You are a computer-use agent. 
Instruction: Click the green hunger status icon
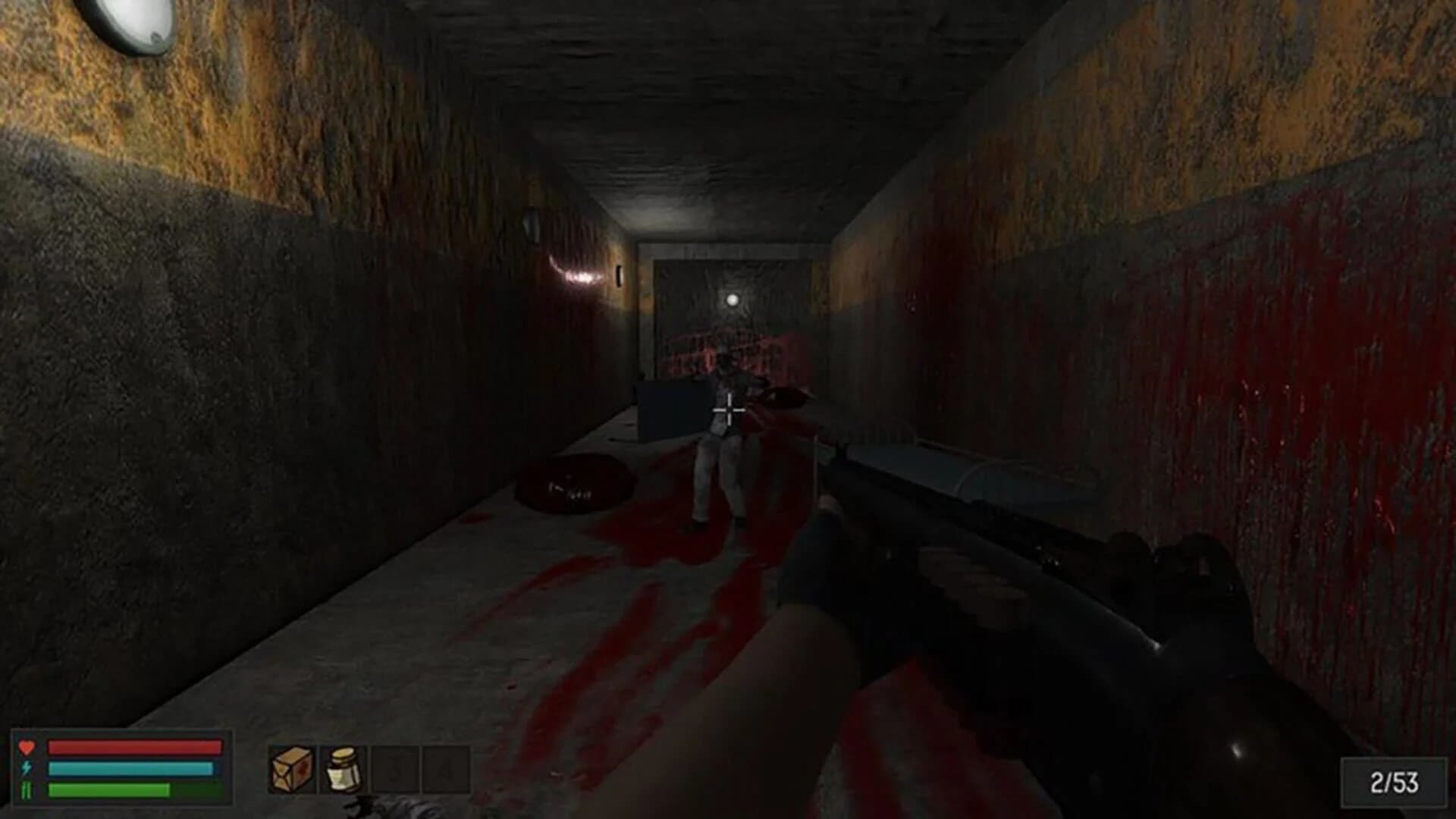[25, 792]
